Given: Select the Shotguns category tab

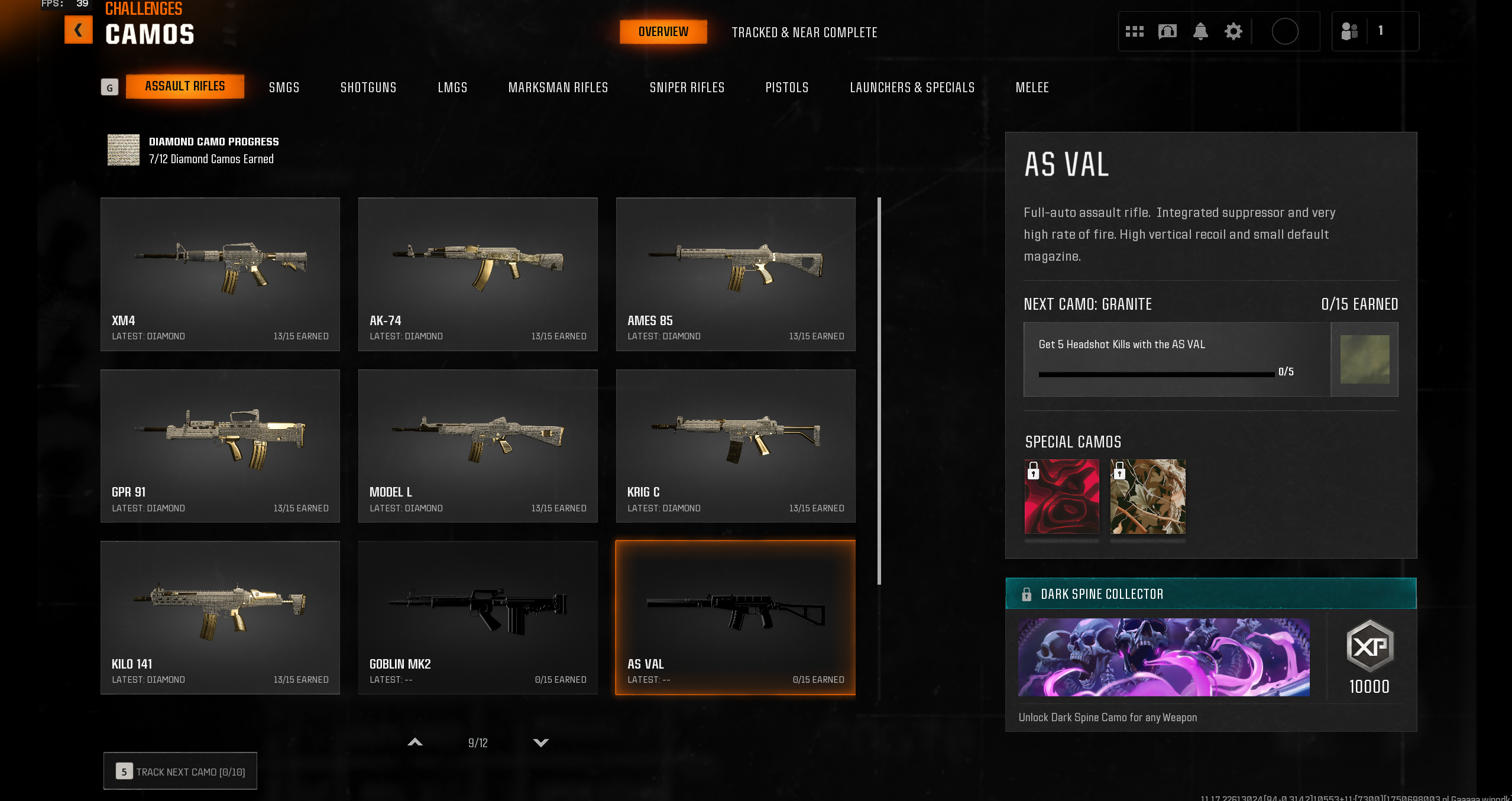Looking at the screenshot, I should point(368,87).
